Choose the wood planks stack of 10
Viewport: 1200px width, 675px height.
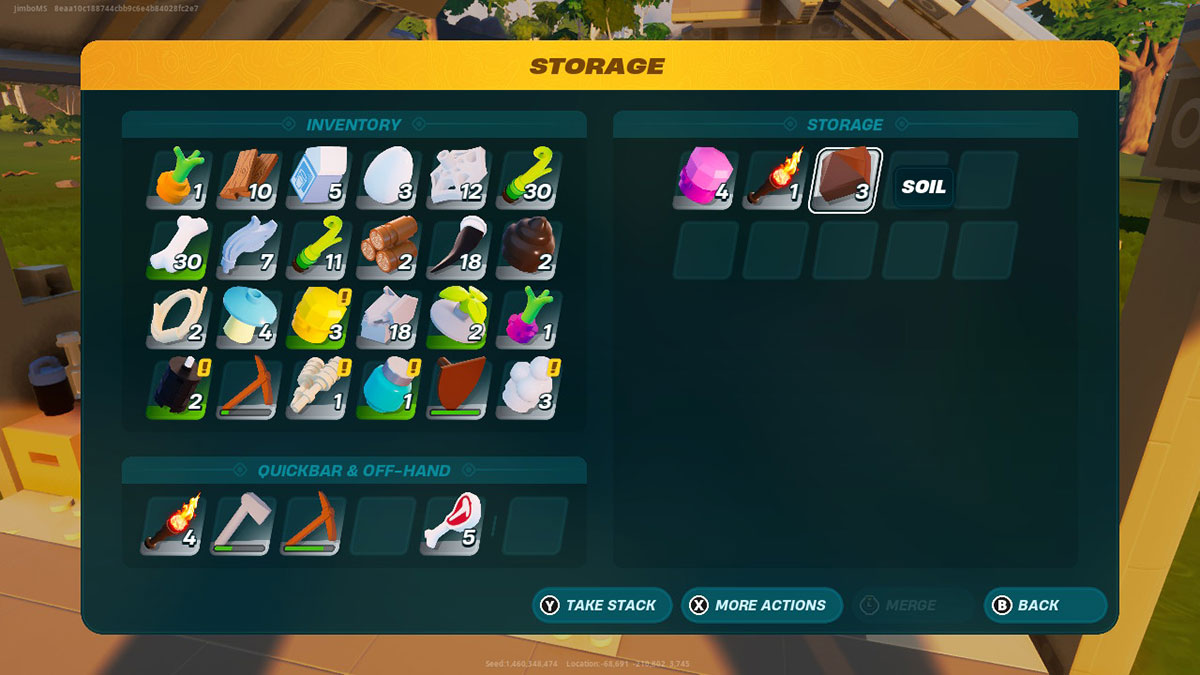pyautogui.click(x=247, y=179)
